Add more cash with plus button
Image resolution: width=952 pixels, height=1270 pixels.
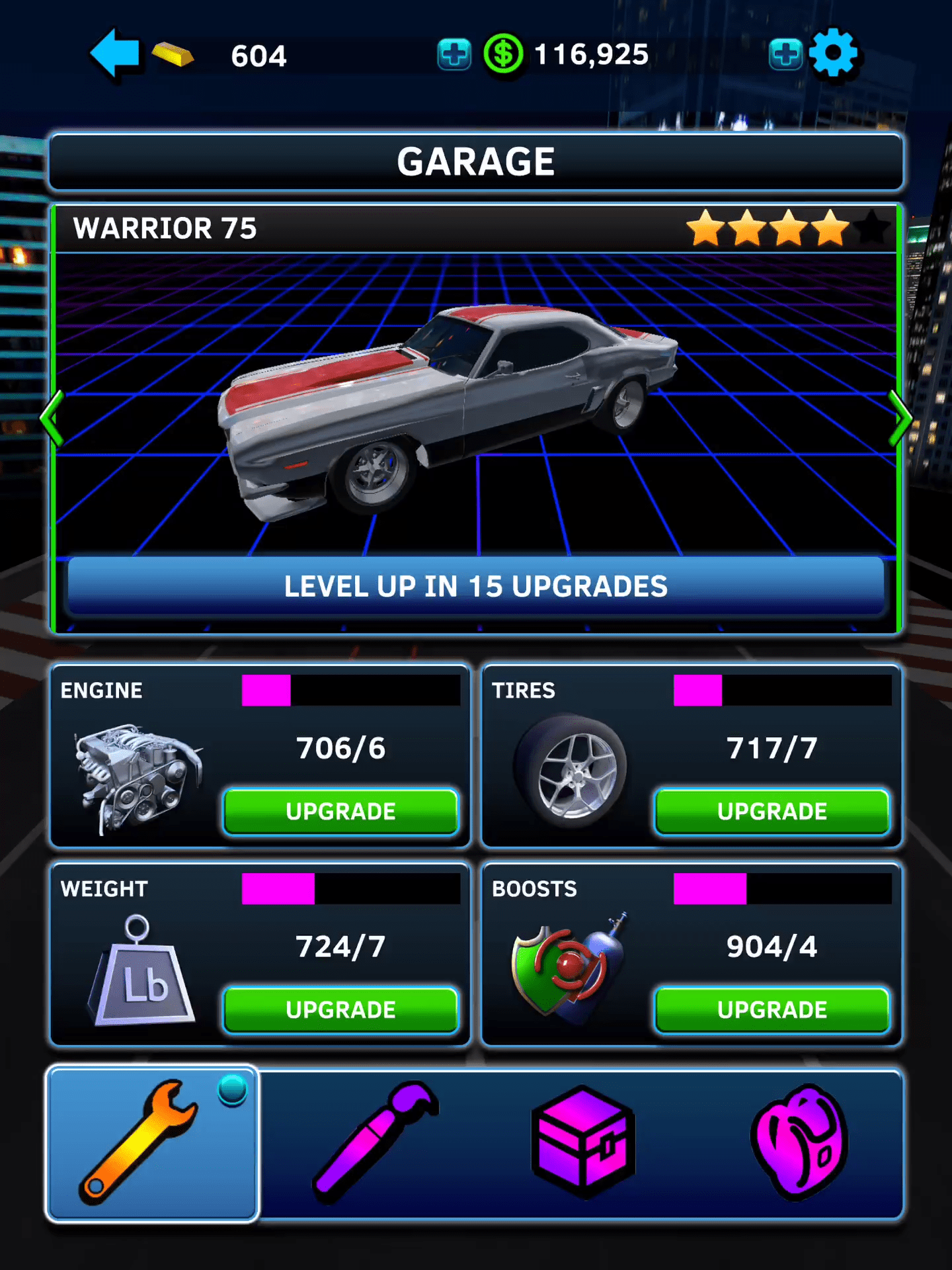(785, 54)
